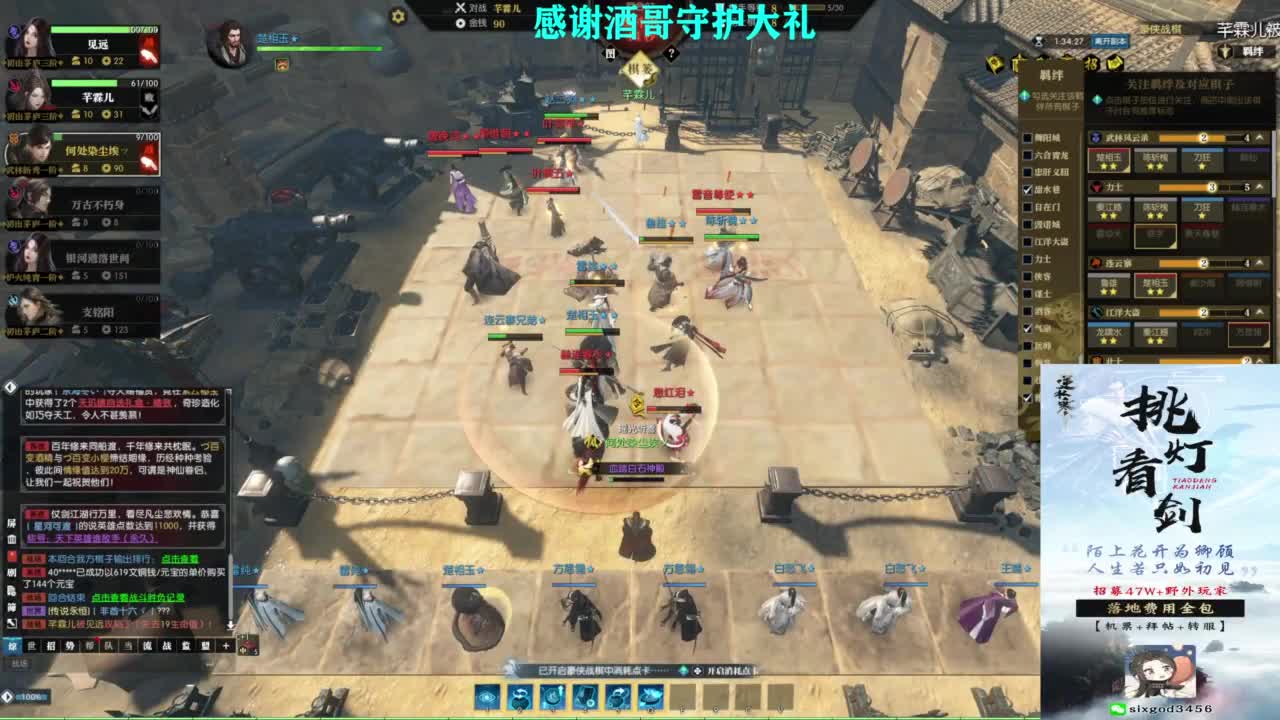Collapse the 连云寨 group section
The height and width of the screenshot is (720, 1280).
coord(1257,262)
